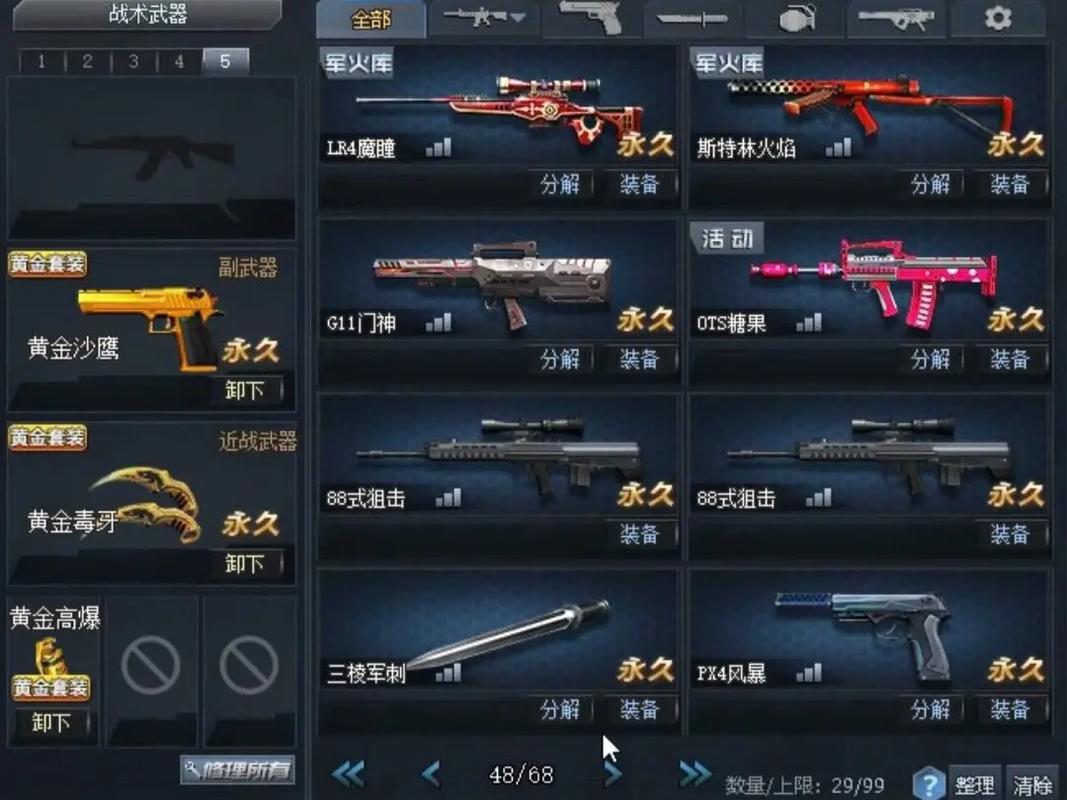
Task: Unequip the 黄金高爆 grenade
Action: pos(51,722)
